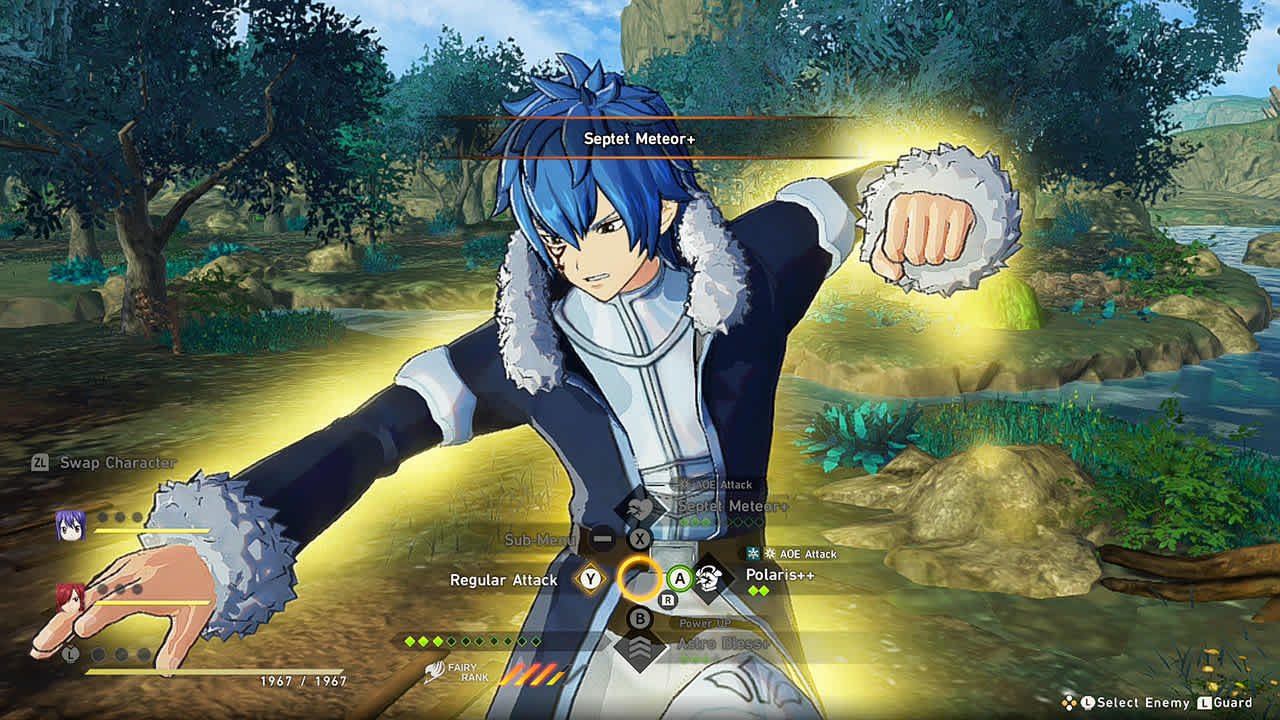This screenshot has height=720, width=1280.
Task: Click the Y button for Regular Attack
Action: (590, 579)
